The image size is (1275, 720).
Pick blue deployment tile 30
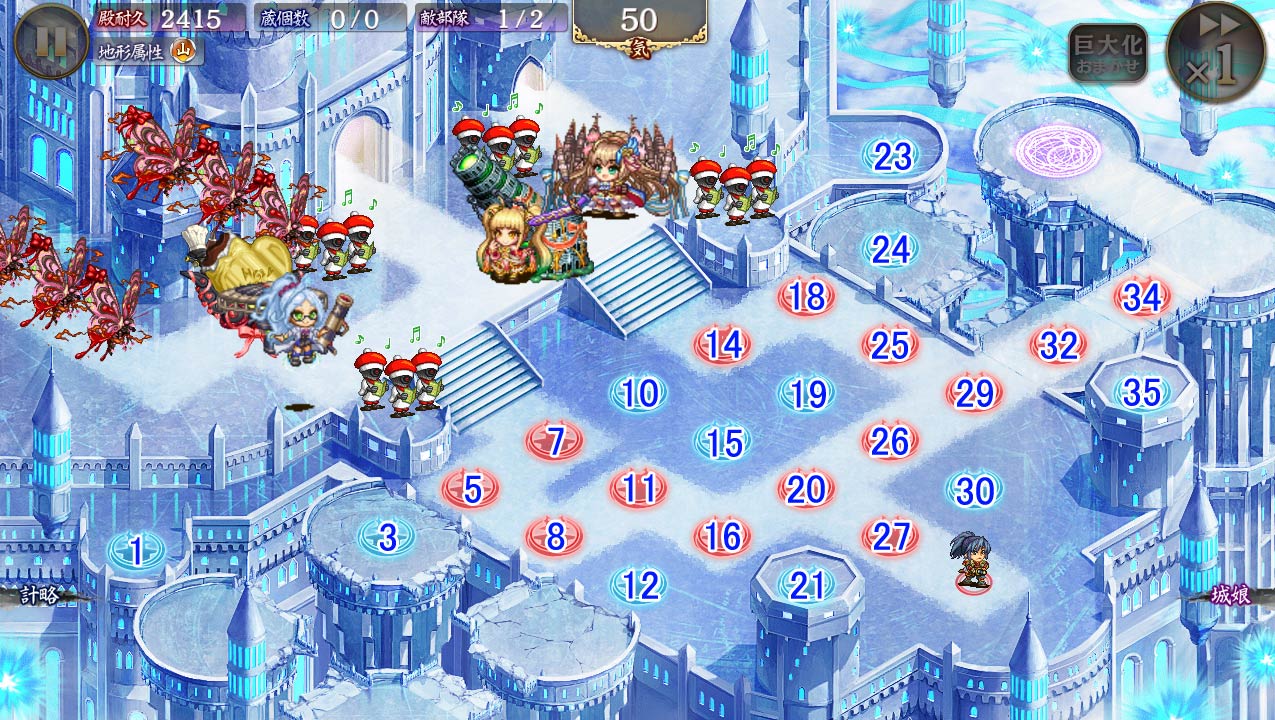pos(975,490)
